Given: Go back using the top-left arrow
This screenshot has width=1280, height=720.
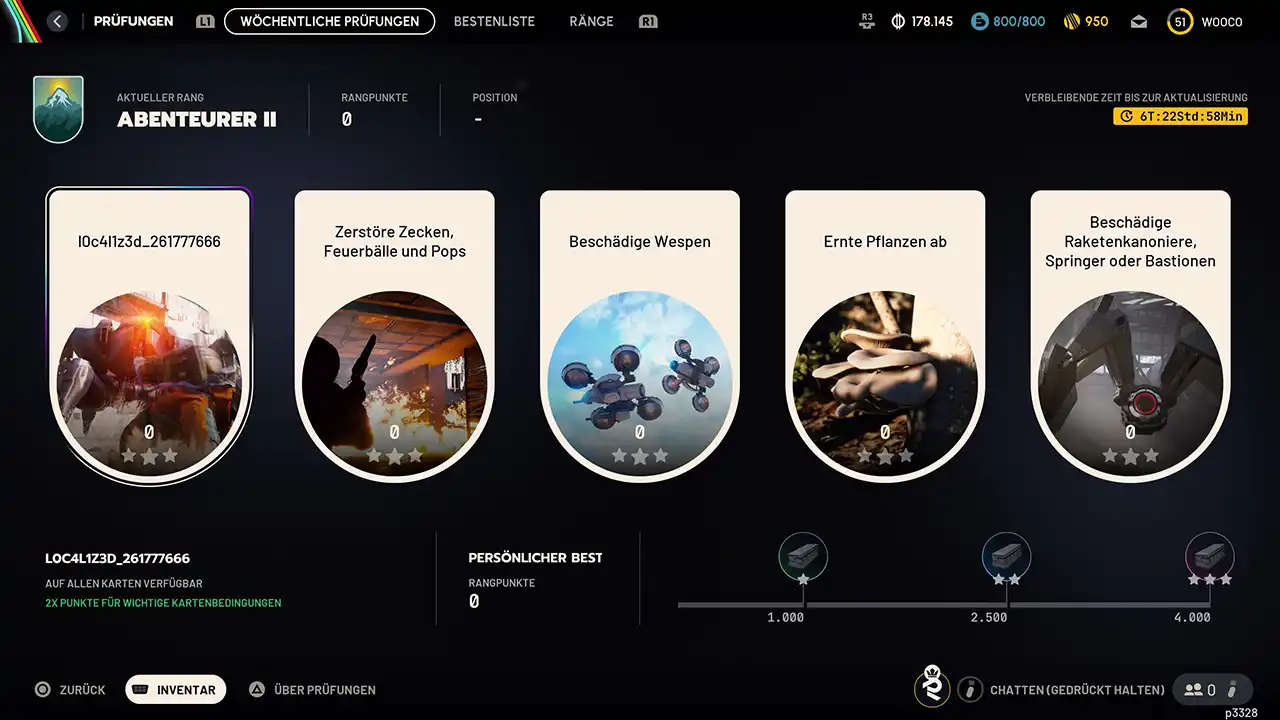Looking at the screenshot, I should (57, 21).
